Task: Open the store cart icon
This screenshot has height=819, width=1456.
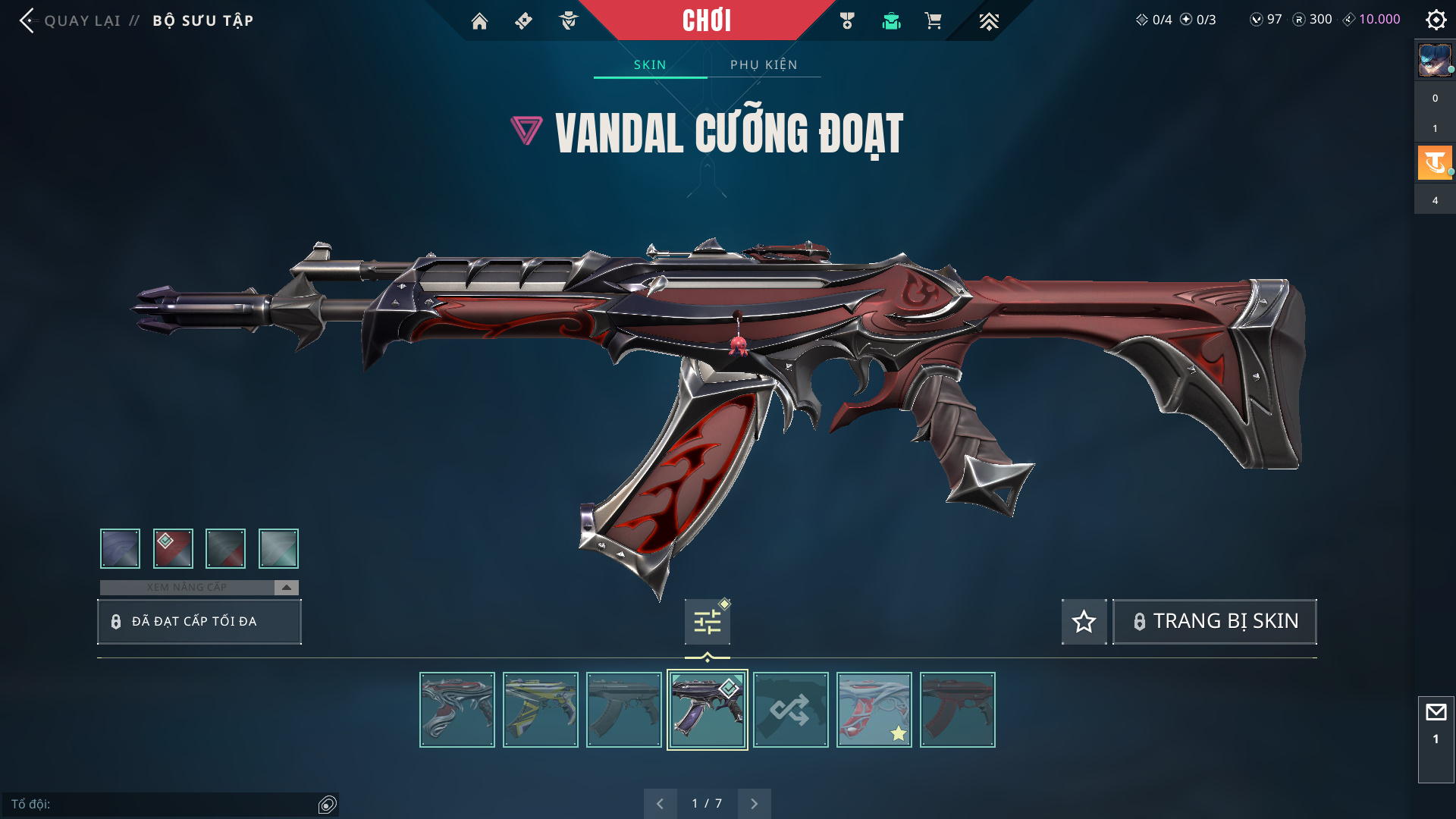Action: 933,21
